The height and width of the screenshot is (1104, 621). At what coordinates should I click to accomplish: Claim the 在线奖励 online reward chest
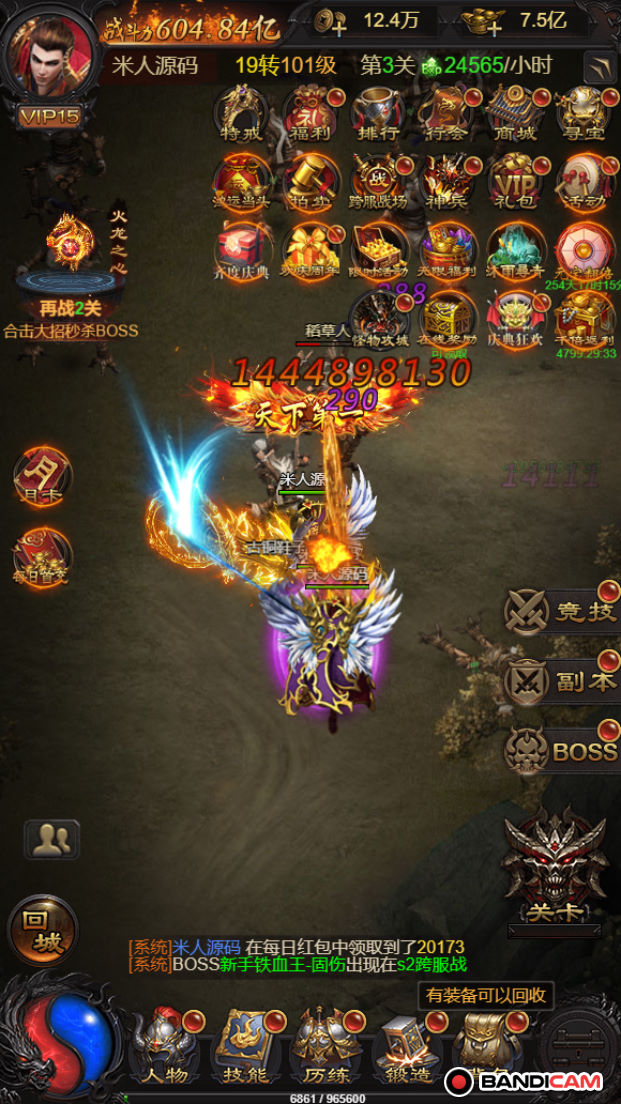447,317
